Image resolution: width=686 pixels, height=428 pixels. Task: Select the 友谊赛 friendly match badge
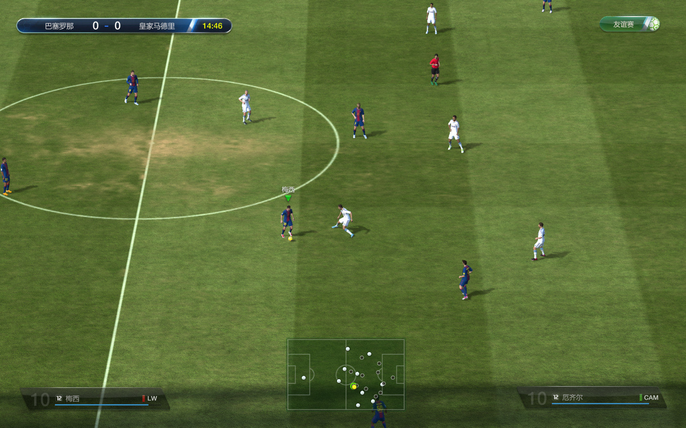pyautogui.click(x=629, y=24)
